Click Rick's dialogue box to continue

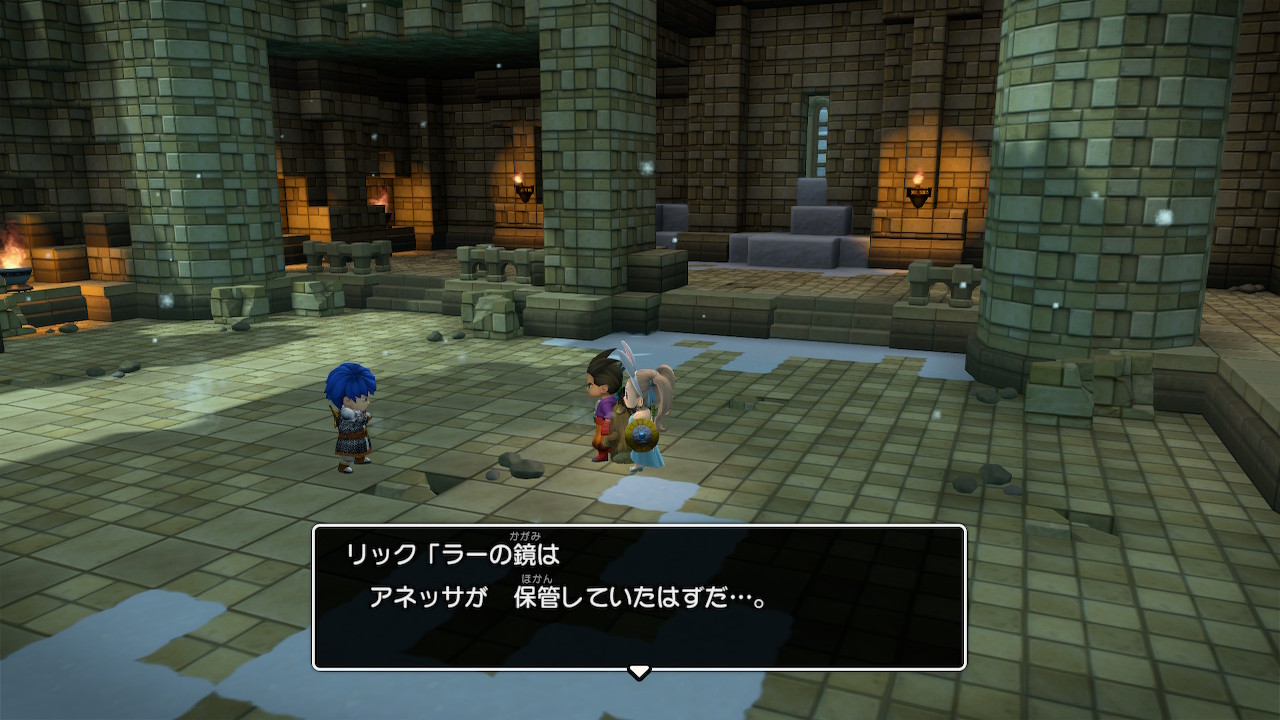coord(639,597)
